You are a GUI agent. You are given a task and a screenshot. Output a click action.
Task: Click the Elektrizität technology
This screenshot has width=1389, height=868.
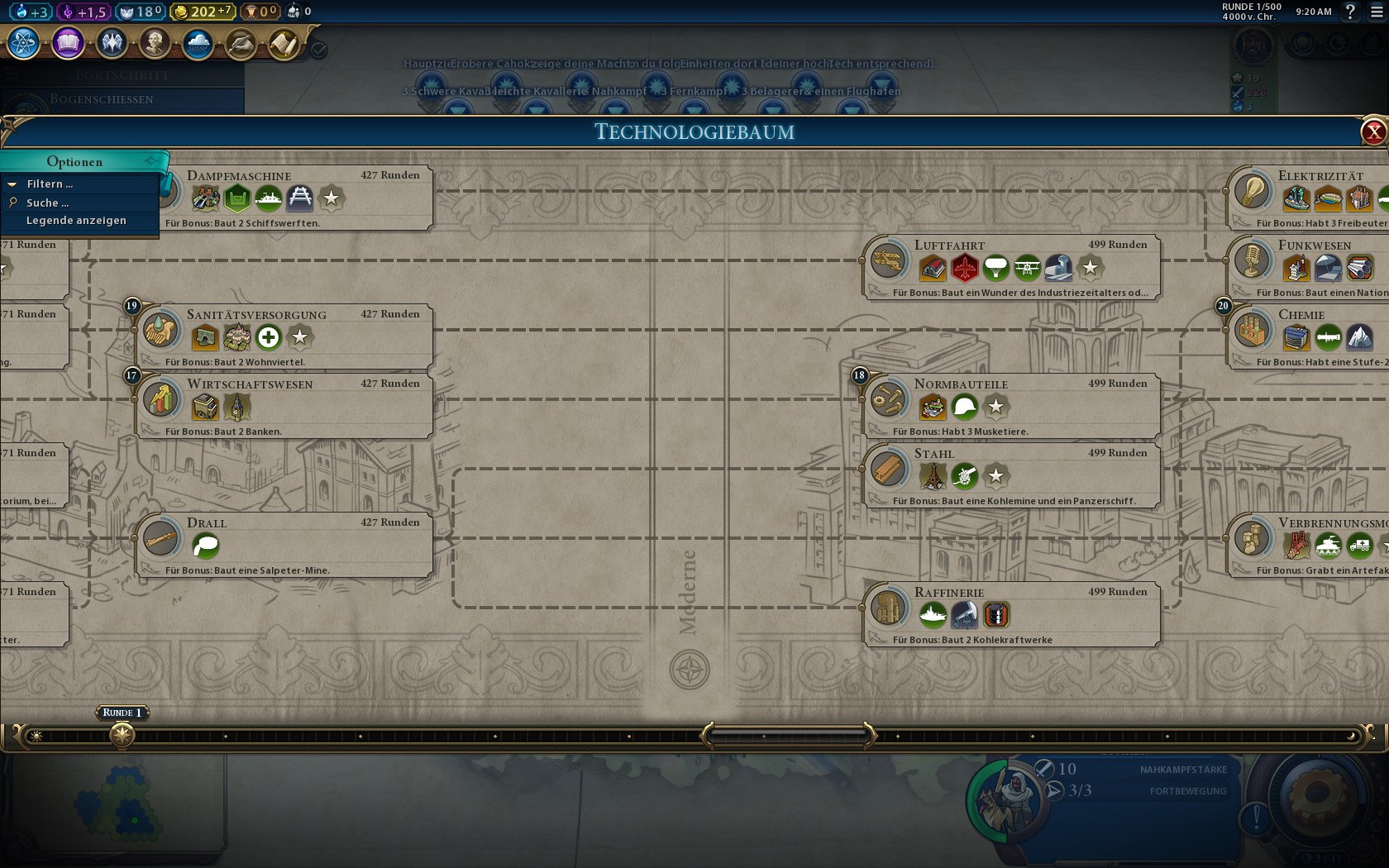(1320, 176)
